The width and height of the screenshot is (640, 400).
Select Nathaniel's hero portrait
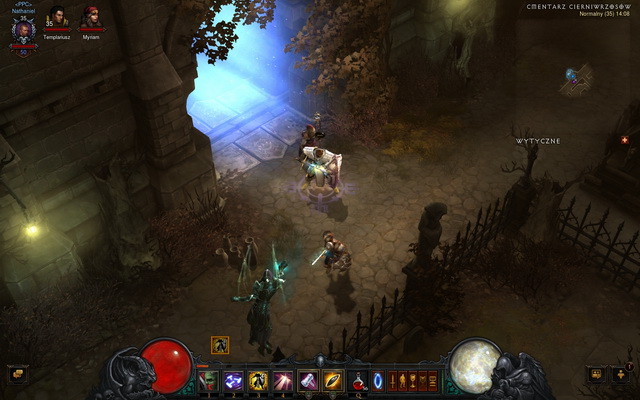22,30
